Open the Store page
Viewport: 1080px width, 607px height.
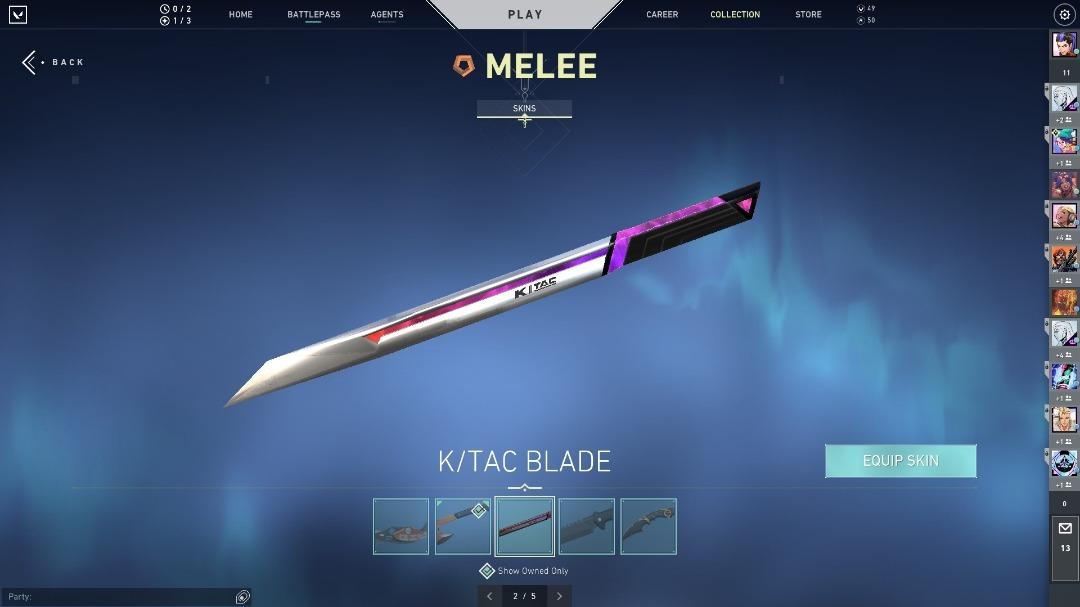click(x=808, y=15)
